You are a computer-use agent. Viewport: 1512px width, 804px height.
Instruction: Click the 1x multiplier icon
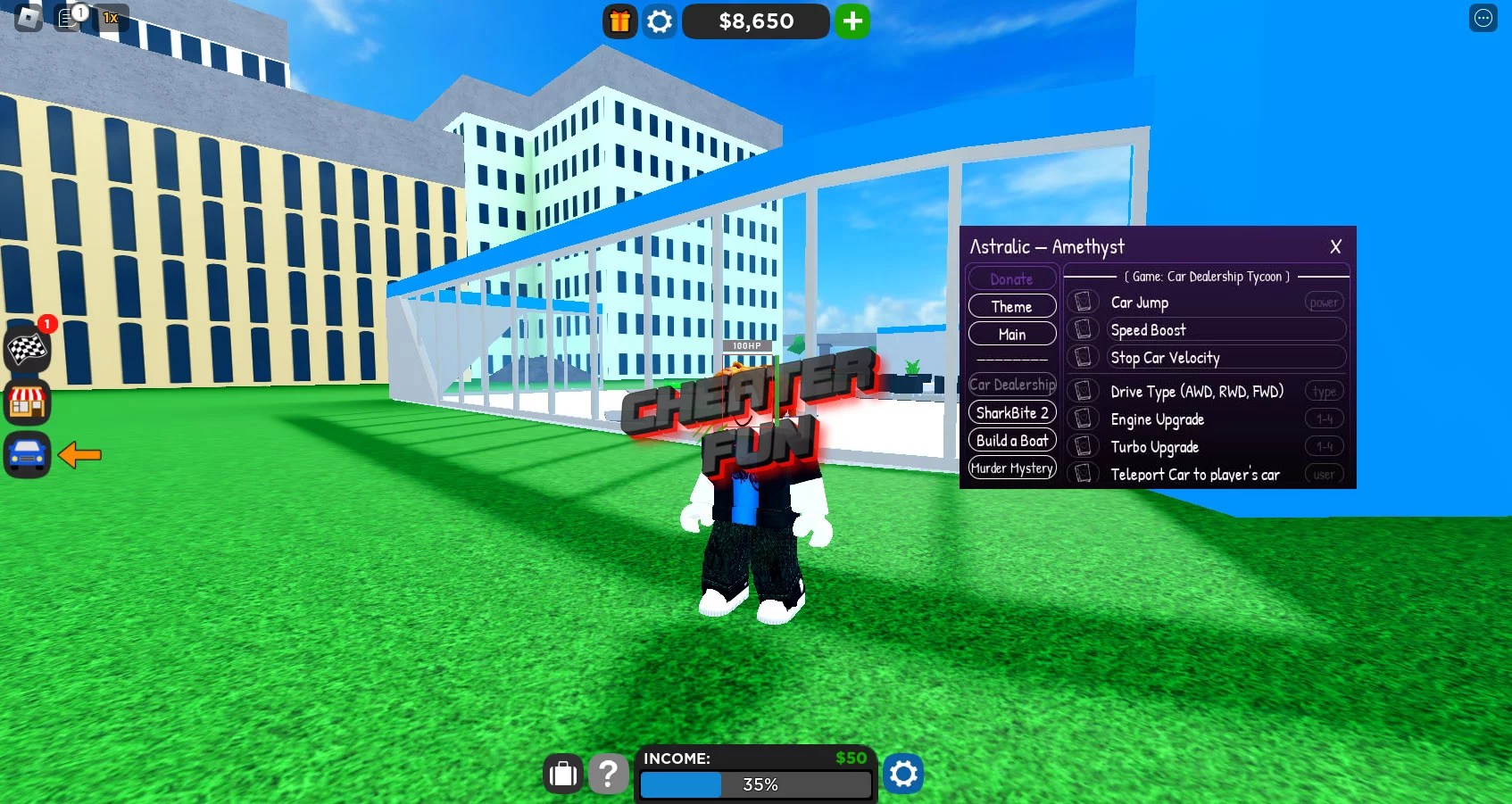tap(111, 16)
